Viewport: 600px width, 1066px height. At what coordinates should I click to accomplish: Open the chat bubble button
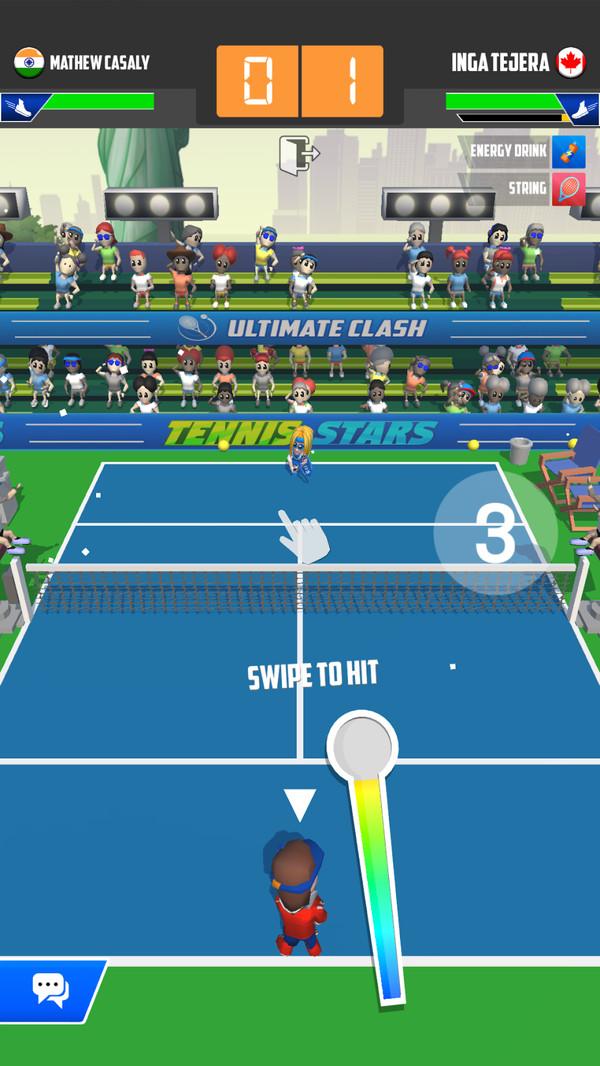click(49, 989)
